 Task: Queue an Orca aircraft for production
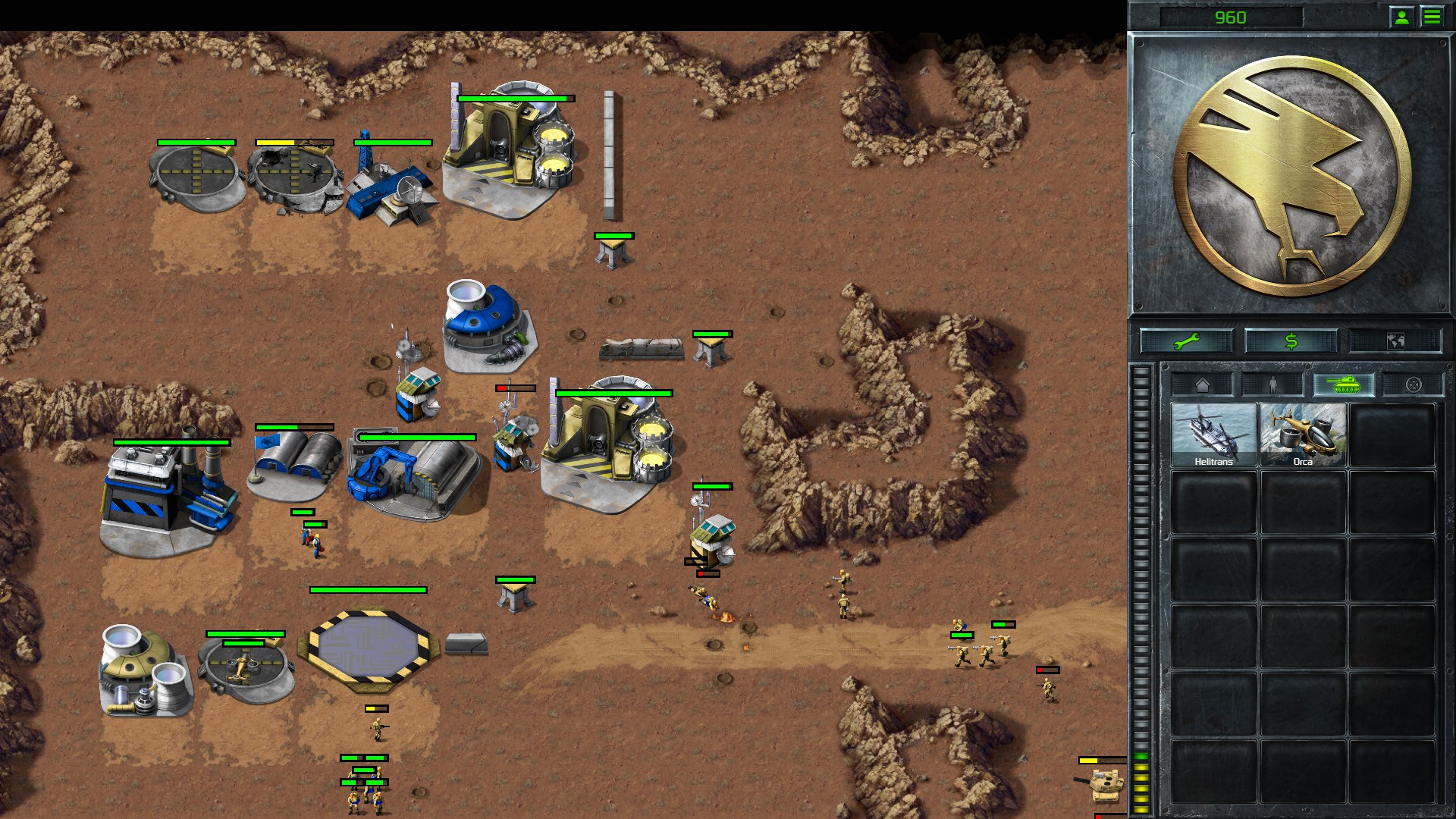pyautogui.click(x=1303, y=432)
